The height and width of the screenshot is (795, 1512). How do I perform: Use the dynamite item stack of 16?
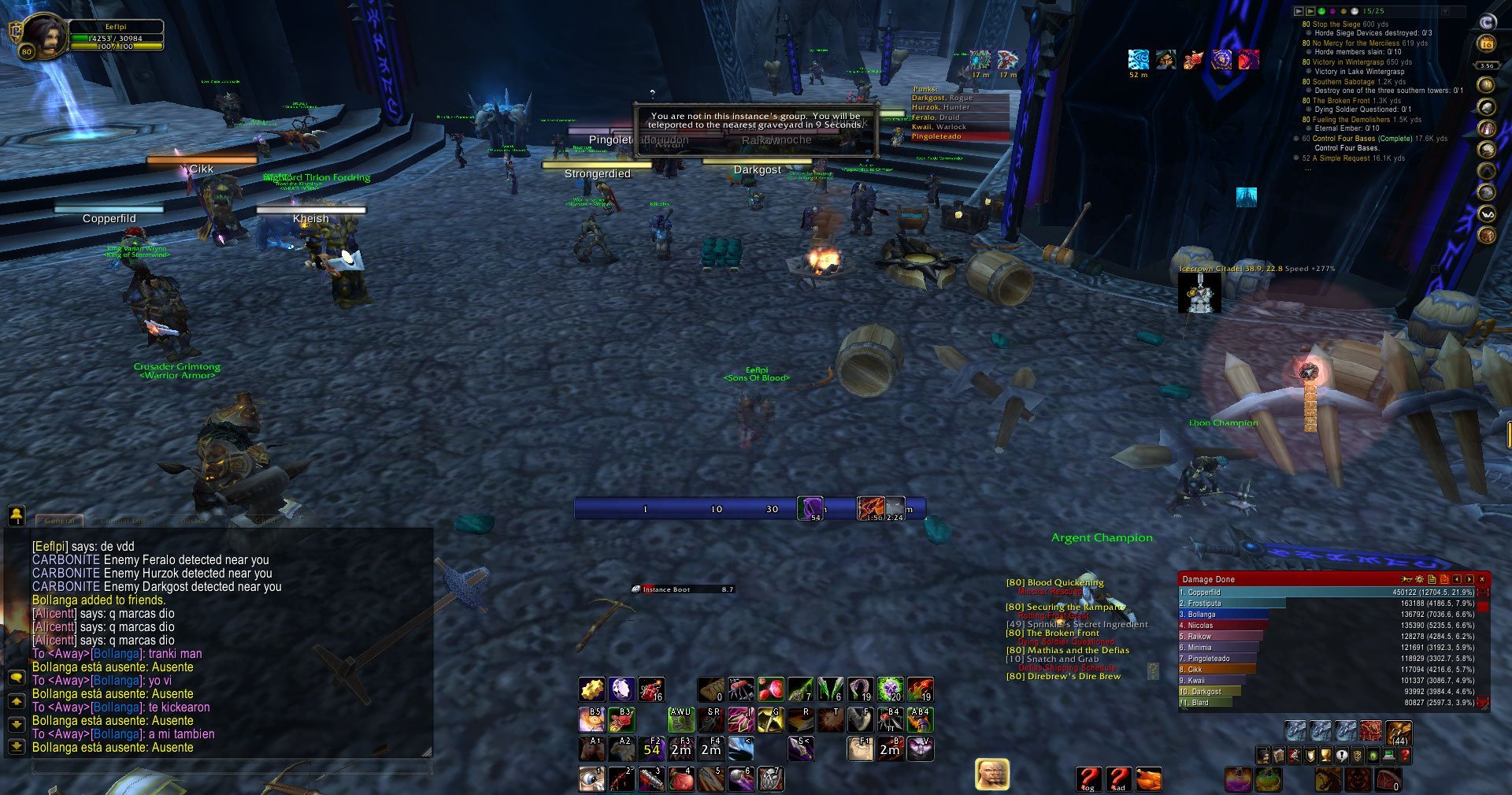point(650,689)
